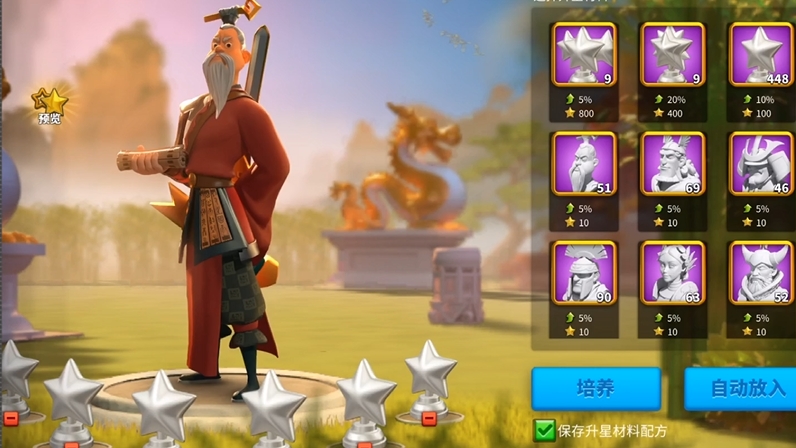Select the star sculpture with 448 count
796x448 pixels.
point(761,55)
